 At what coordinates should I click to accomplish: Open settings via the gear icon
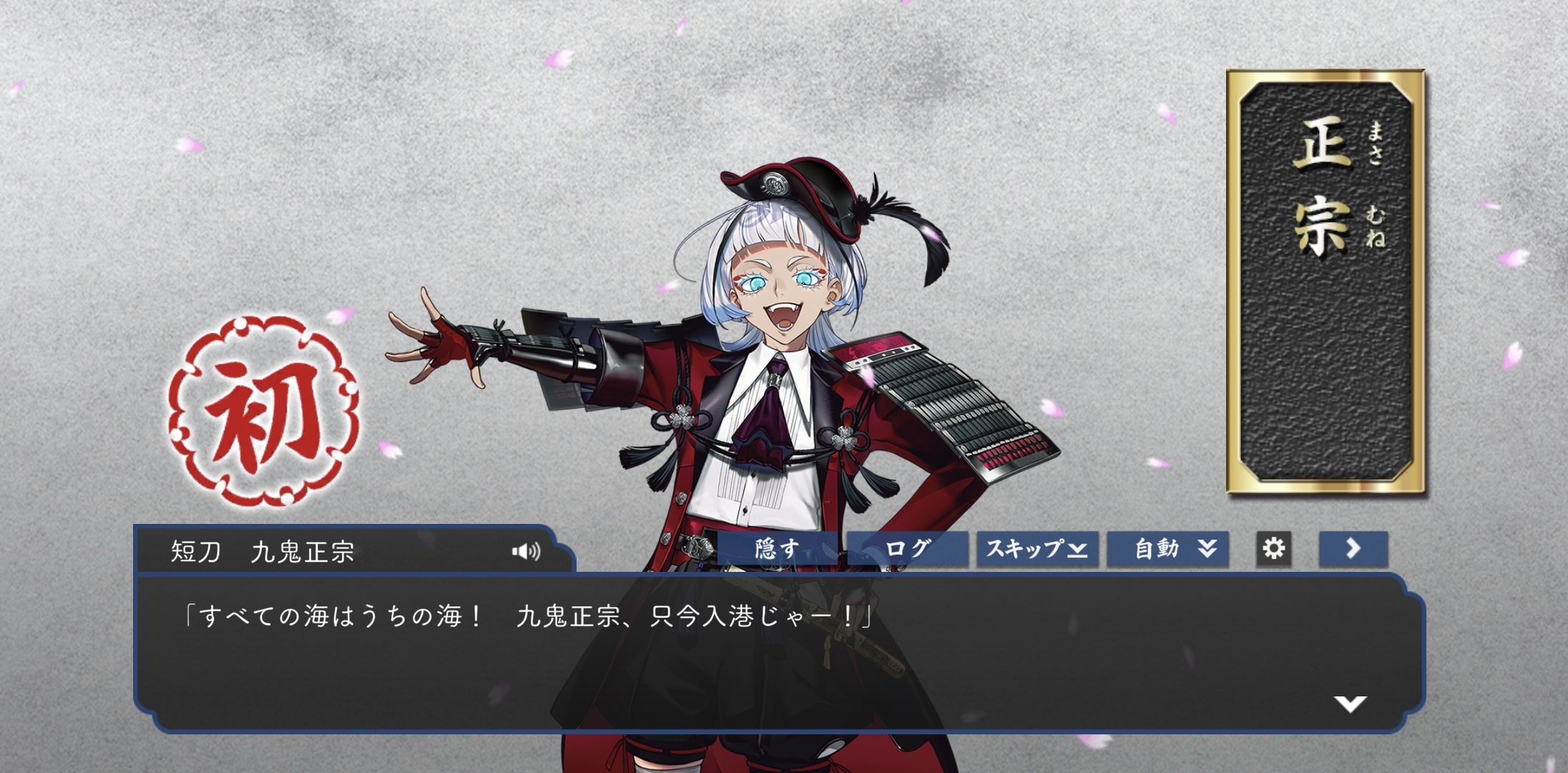[x=1273, y=549]
